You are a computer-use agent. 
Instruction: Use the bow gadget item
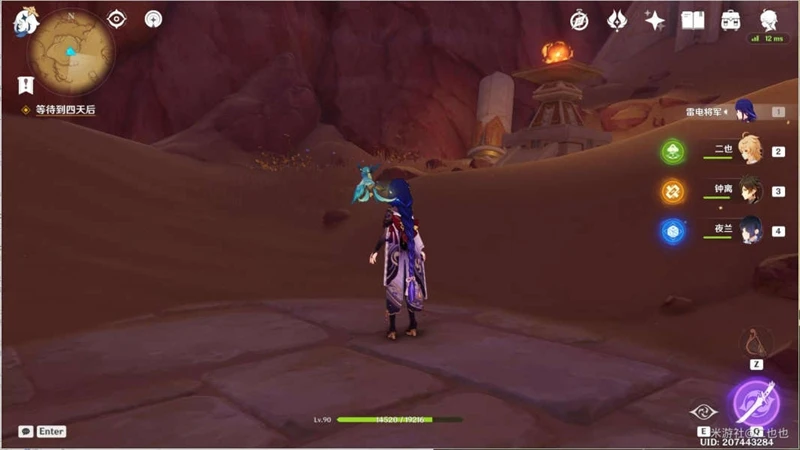tap(755, 343)
